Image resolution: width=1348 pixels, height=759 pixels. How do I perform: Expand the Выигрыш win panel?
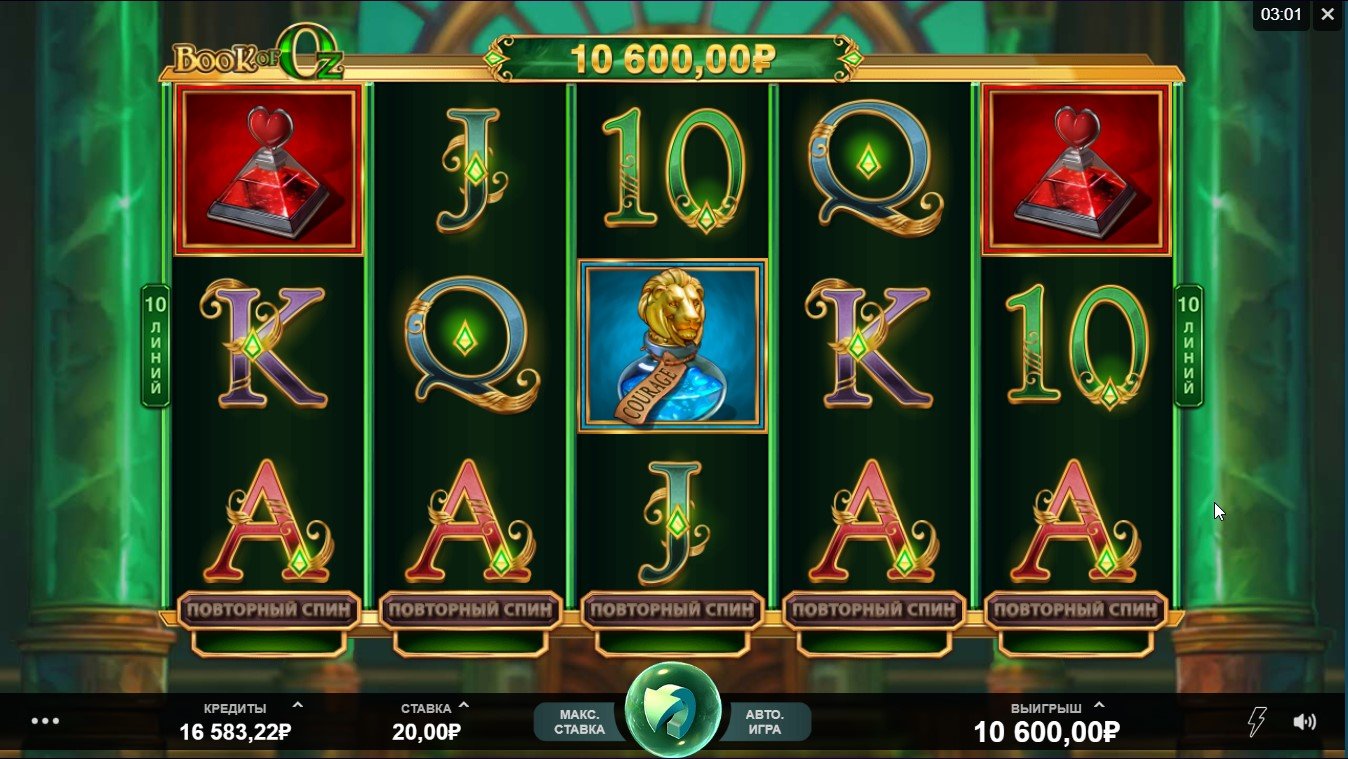tap(1099, 706)
